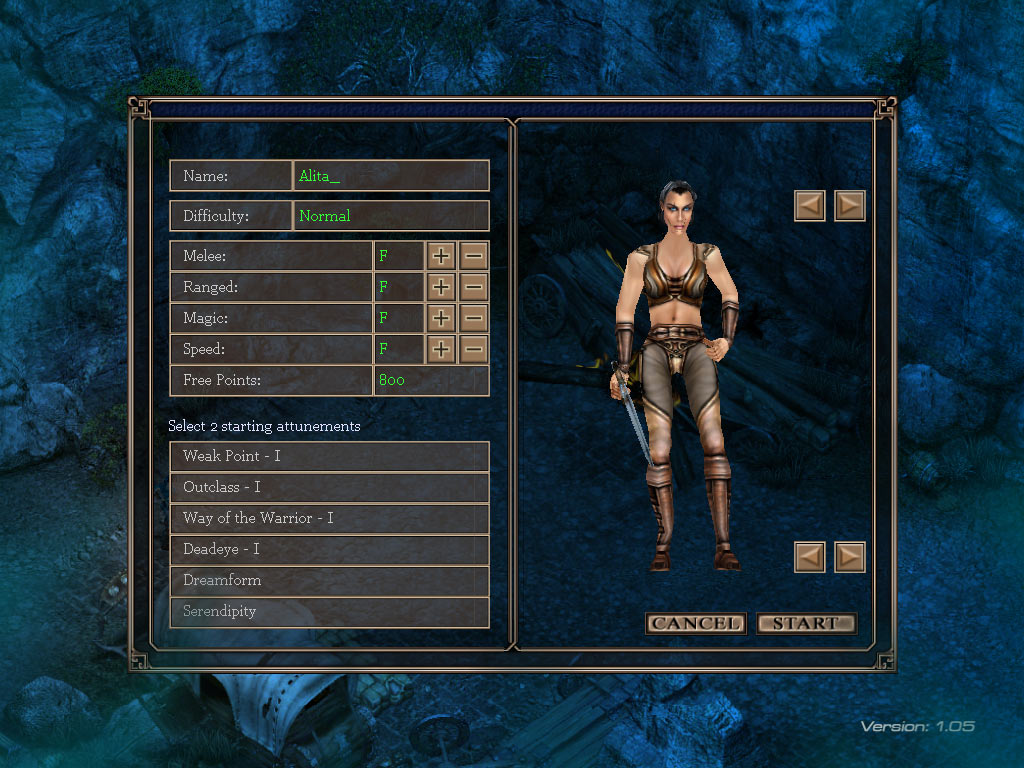Cancel character creation
Image resolution: width=1024 pixels, height=768 pixels.
click(696, 624)
